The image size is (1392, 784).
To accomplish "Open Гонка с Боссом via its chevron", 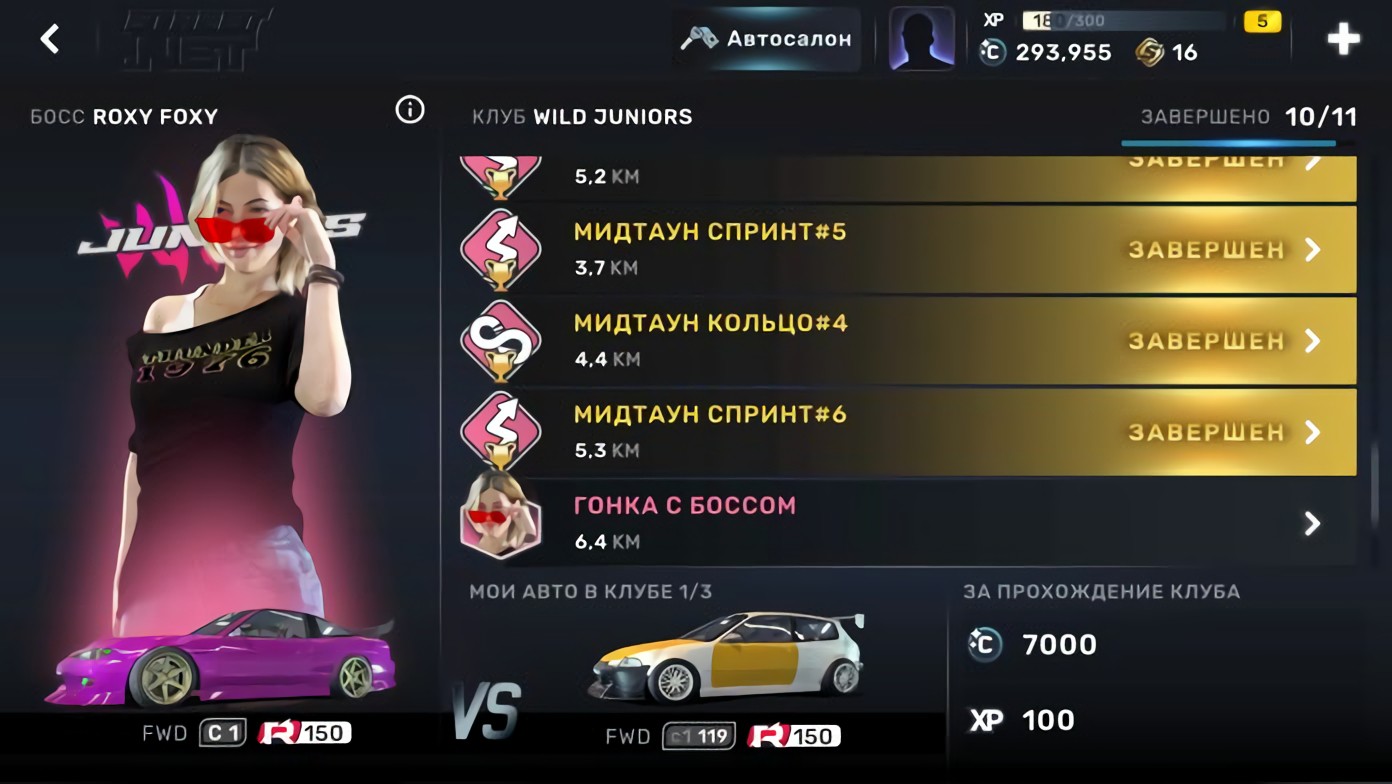I will (x=1313, y=522).
